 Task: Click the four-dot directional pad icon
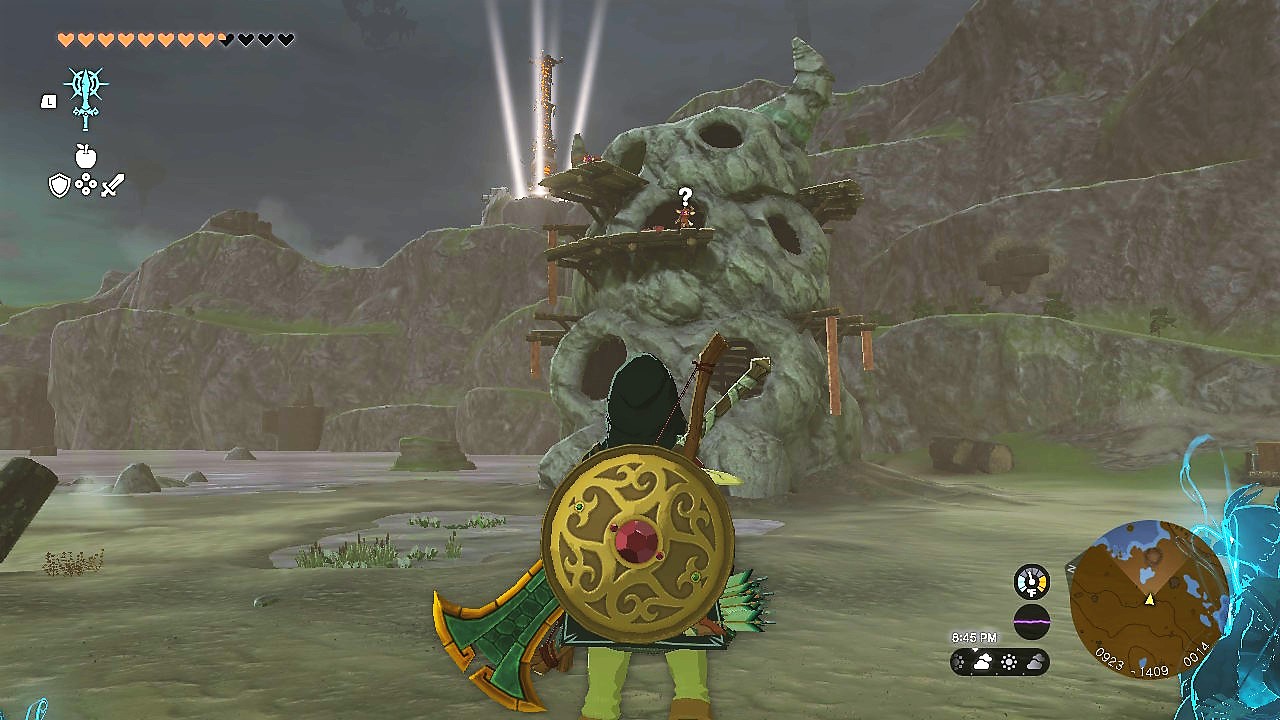click(x=86, y=185)
